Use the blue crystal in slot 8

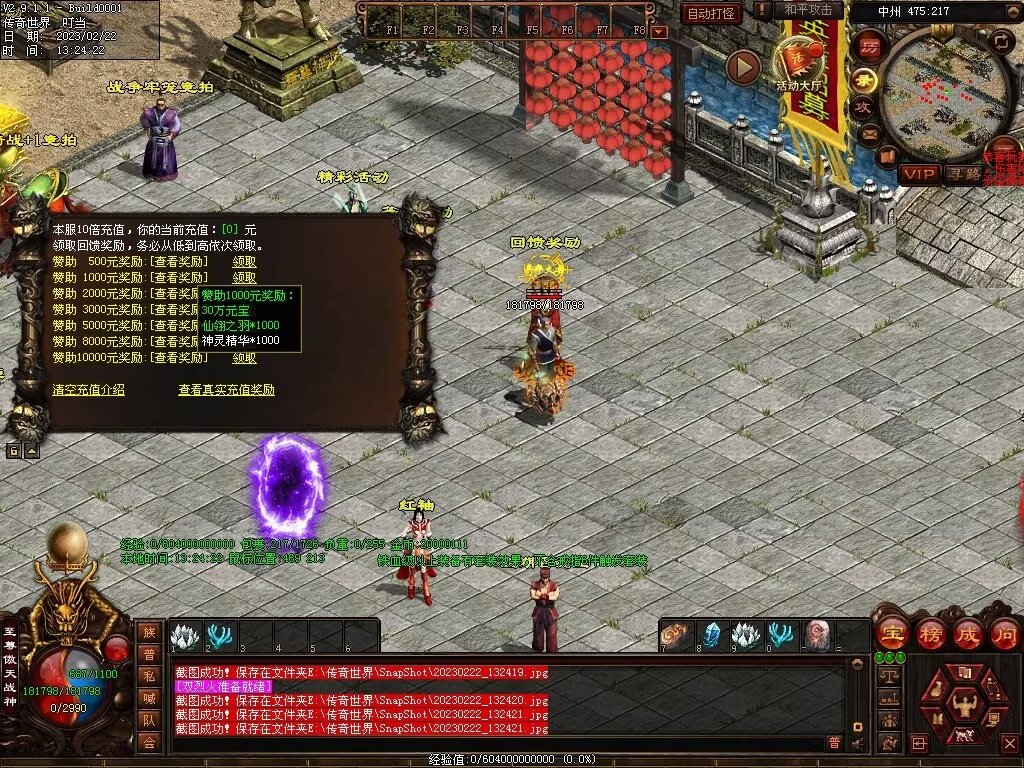pyautogui.click(x=711, y=636)
